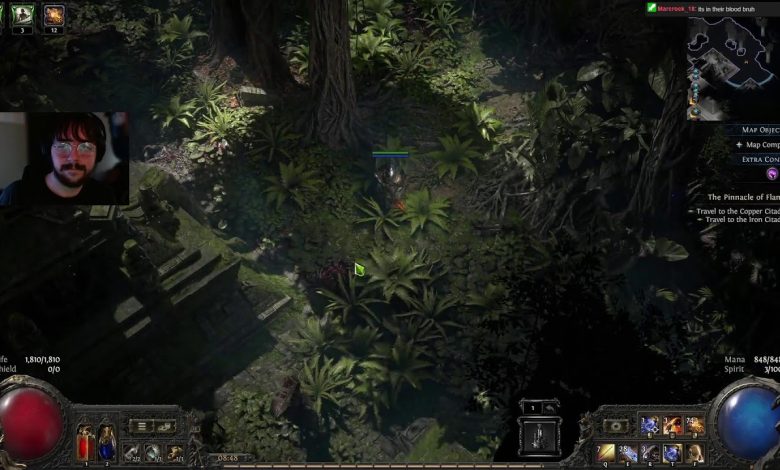Viewport: 780px width, 470px height.
Task: Click the green buff icon showing 3
Action: click(x=23, y=14)
